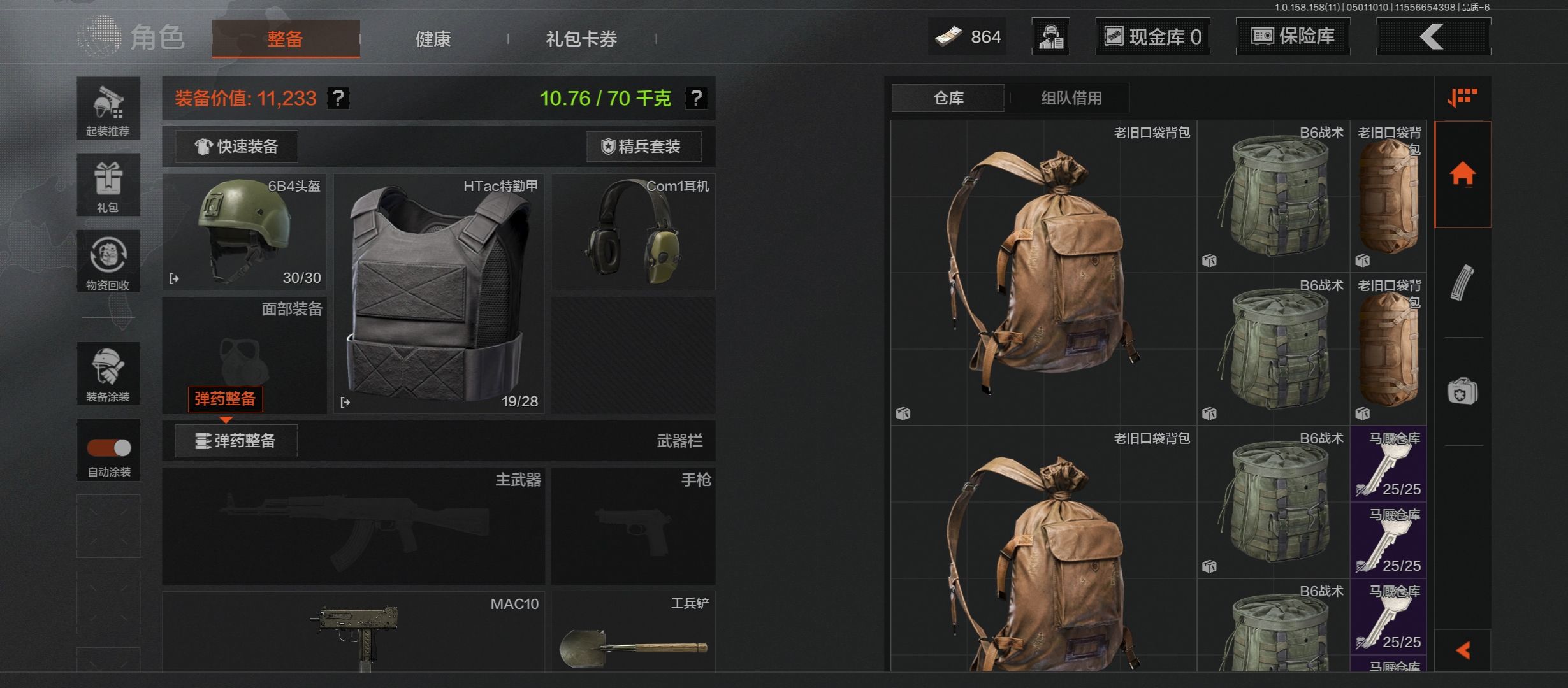
Task: Open the 礼包 gift pack menu
Action: [x=108, y=185]
